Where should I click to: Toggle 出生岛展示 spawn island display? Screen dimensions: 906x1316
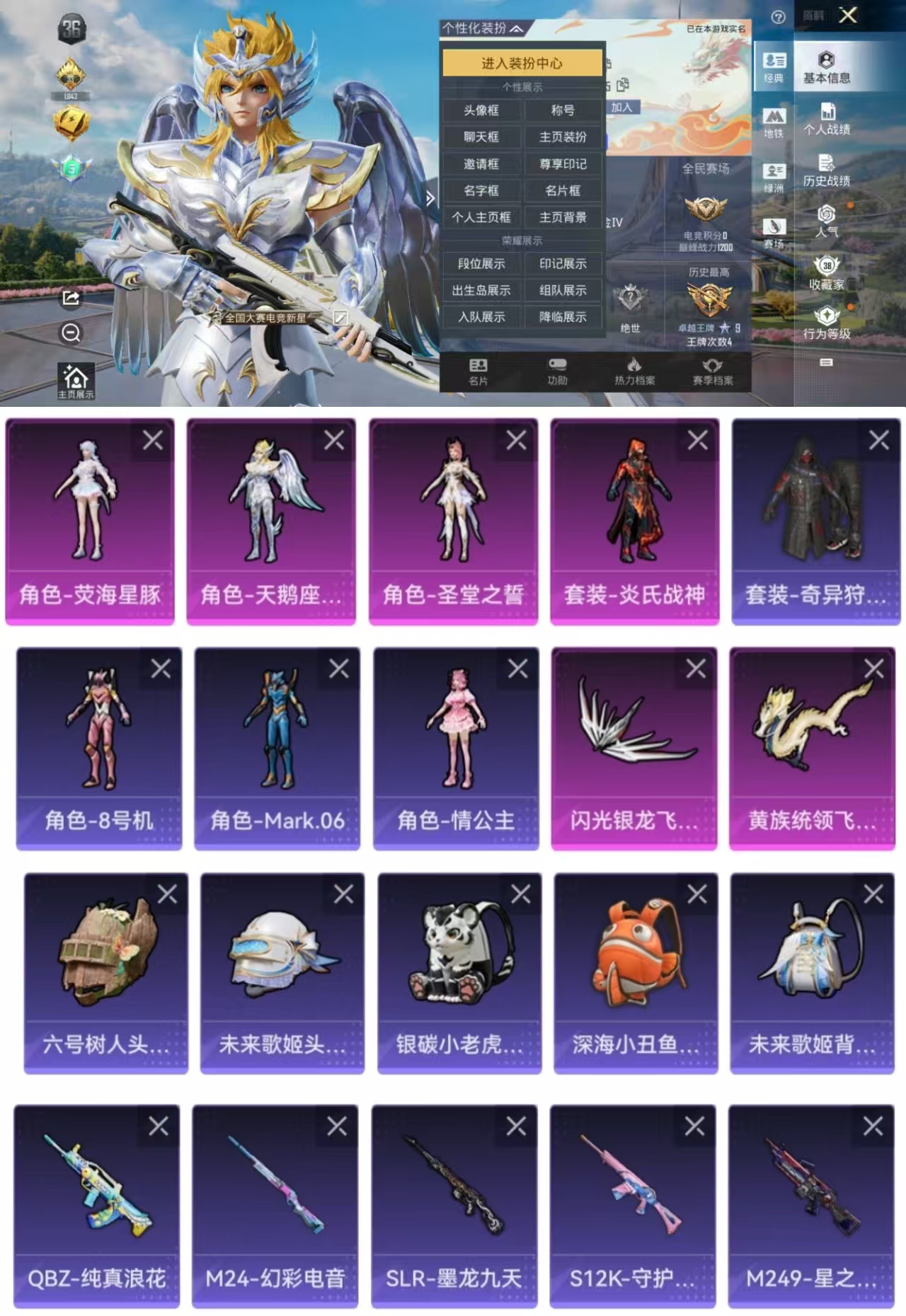(x=481, y=291)
